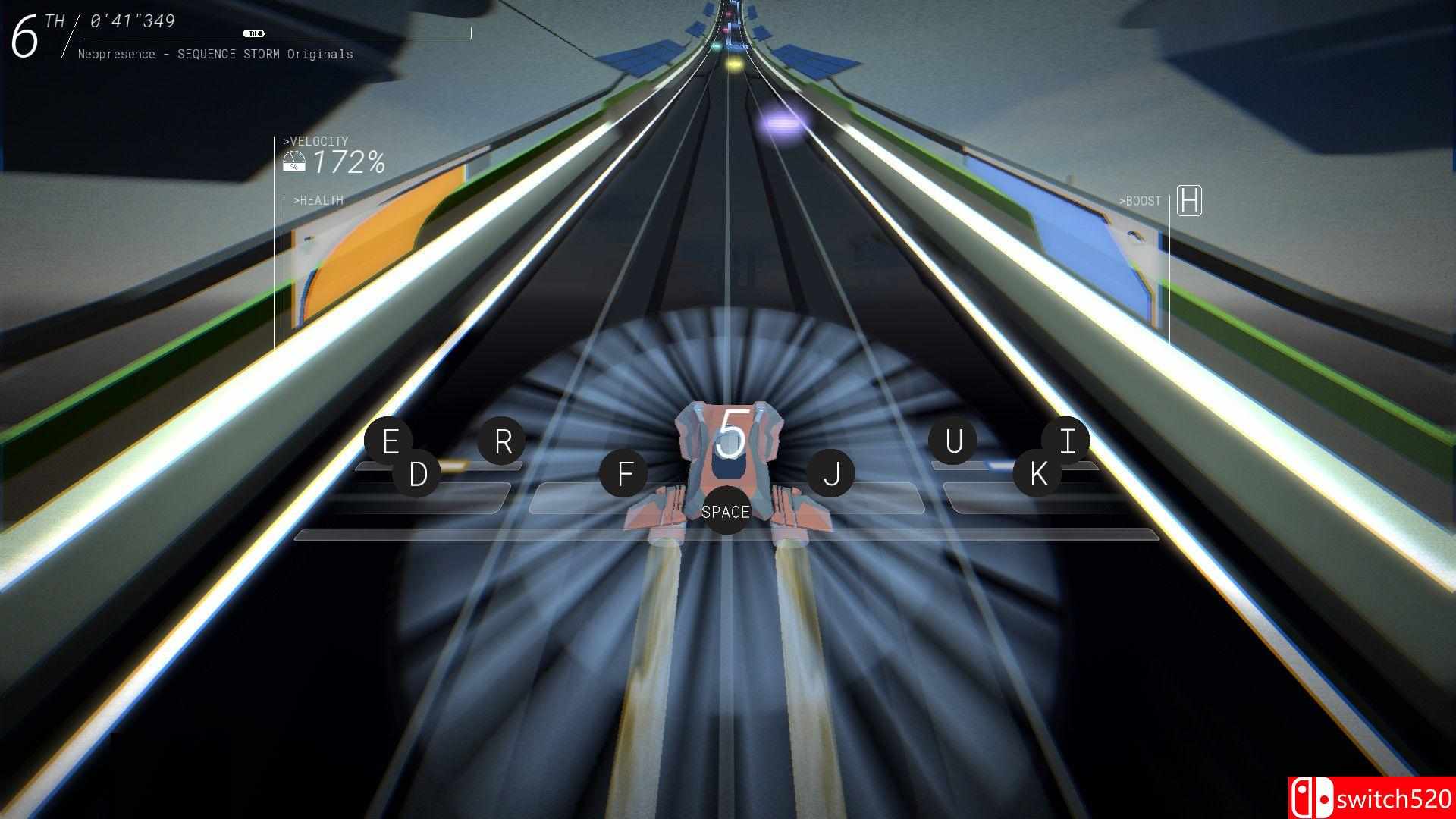Click the race progress slider at top
Image resolution: width=1456 pixels, height=819 pixels.
coord(255,33)
